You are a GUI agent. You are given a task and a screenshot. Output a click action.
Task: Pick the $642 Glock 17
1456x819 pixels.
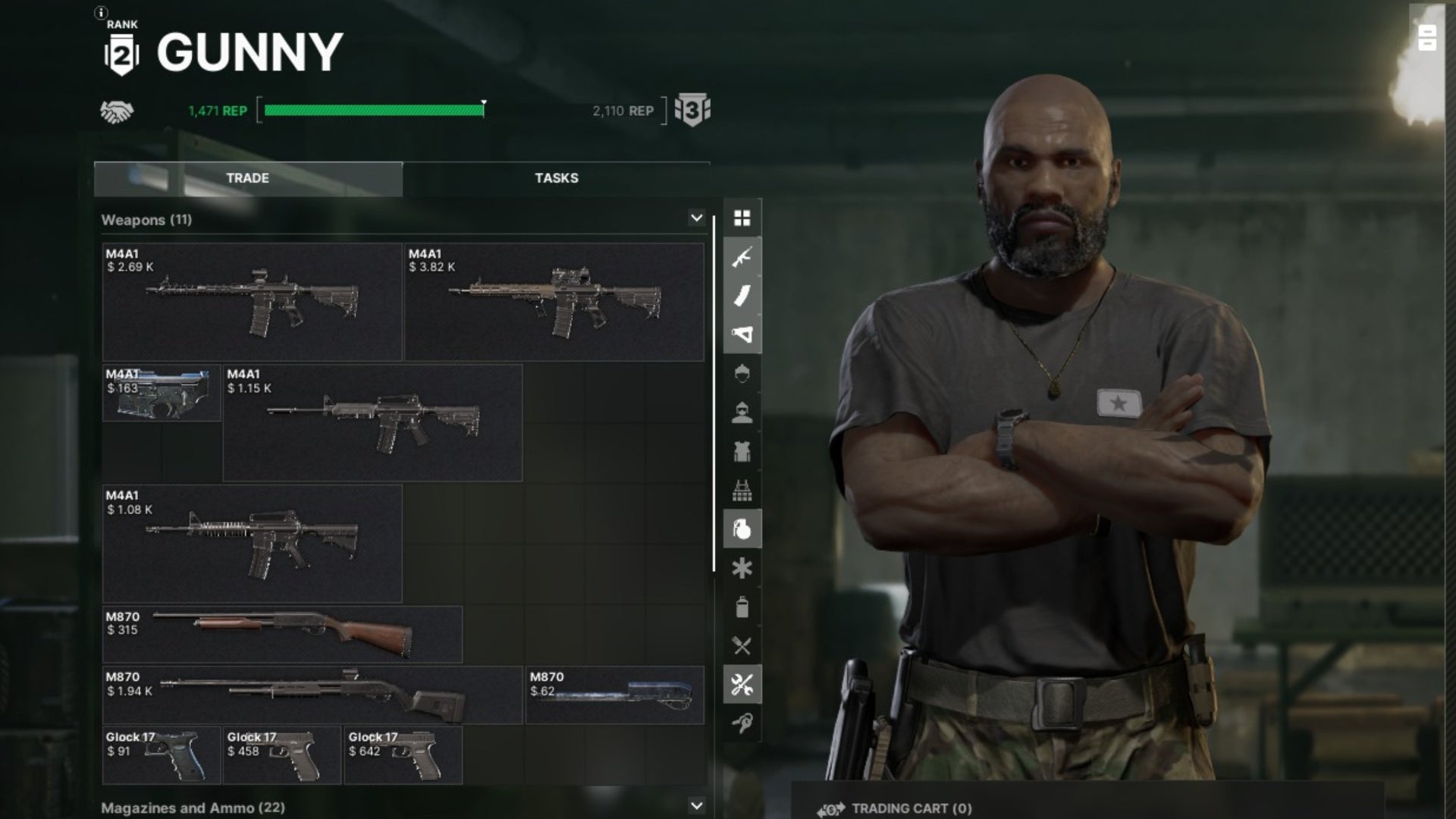pyautogui.click(x=403, y=755)
